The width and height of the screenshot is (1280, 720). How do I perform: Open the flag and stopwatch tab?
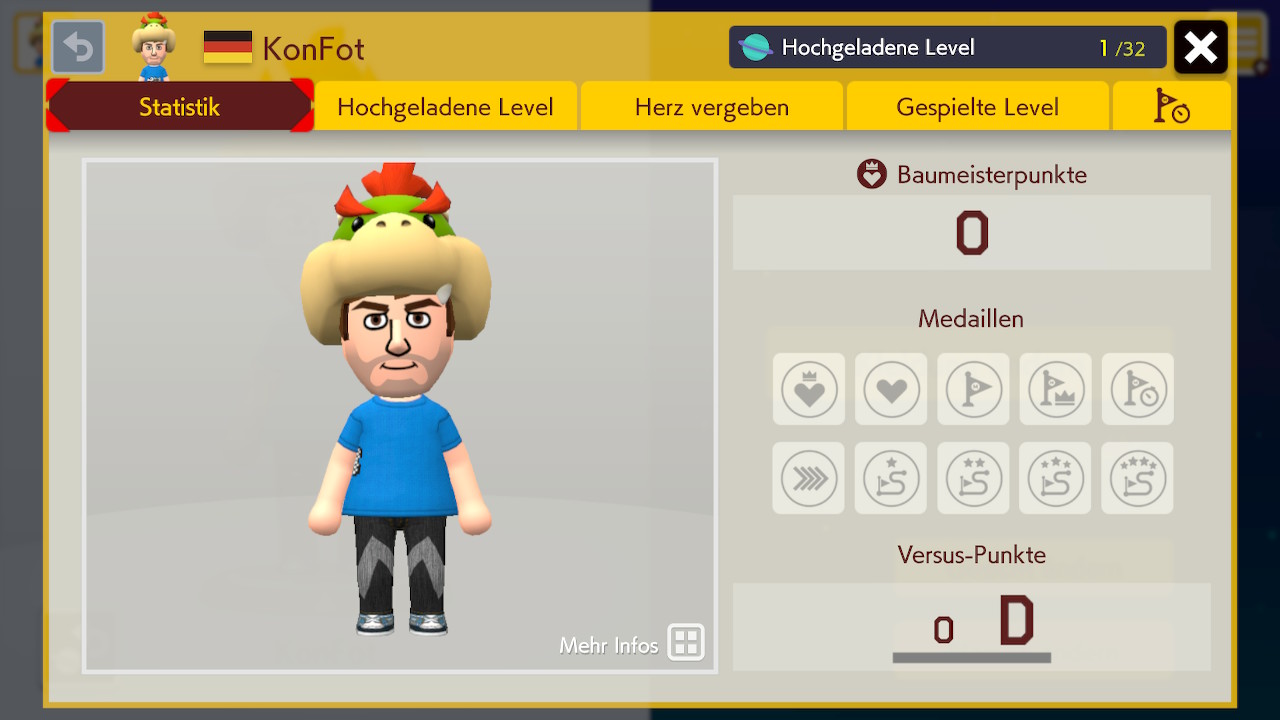(x=1171, y=107)
